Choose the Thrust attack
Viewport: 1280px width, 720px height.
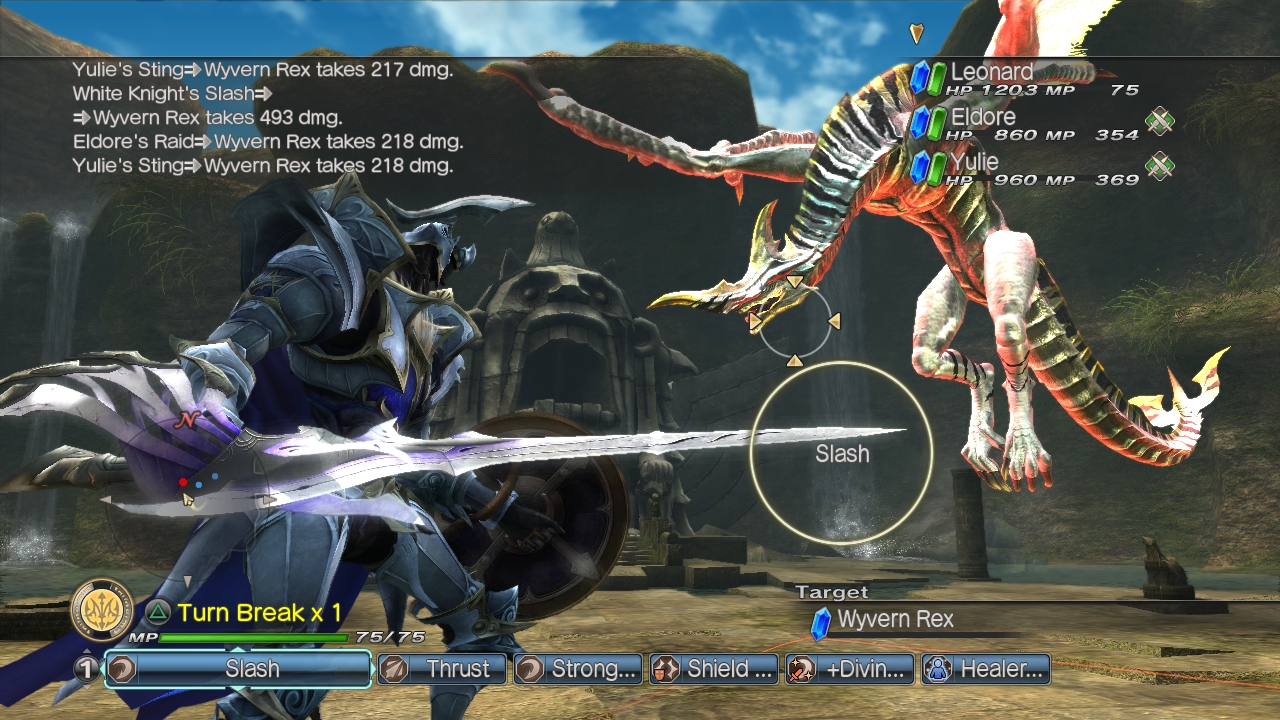[443, 669]
